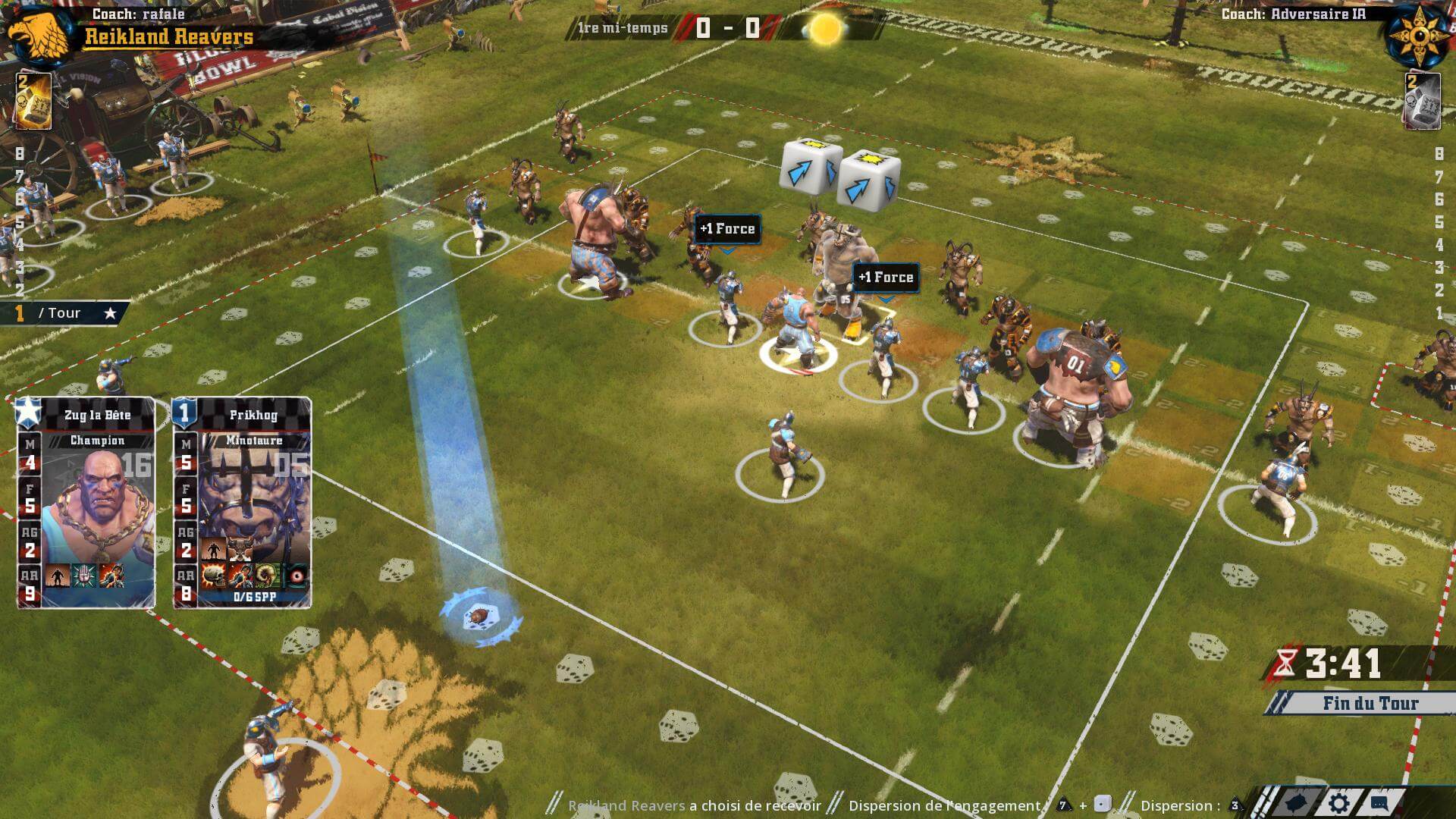This screenshot has width=1456, height=819.
Task: Inspect Prikhog's red eye skill icon
Action: click(297, 576)
